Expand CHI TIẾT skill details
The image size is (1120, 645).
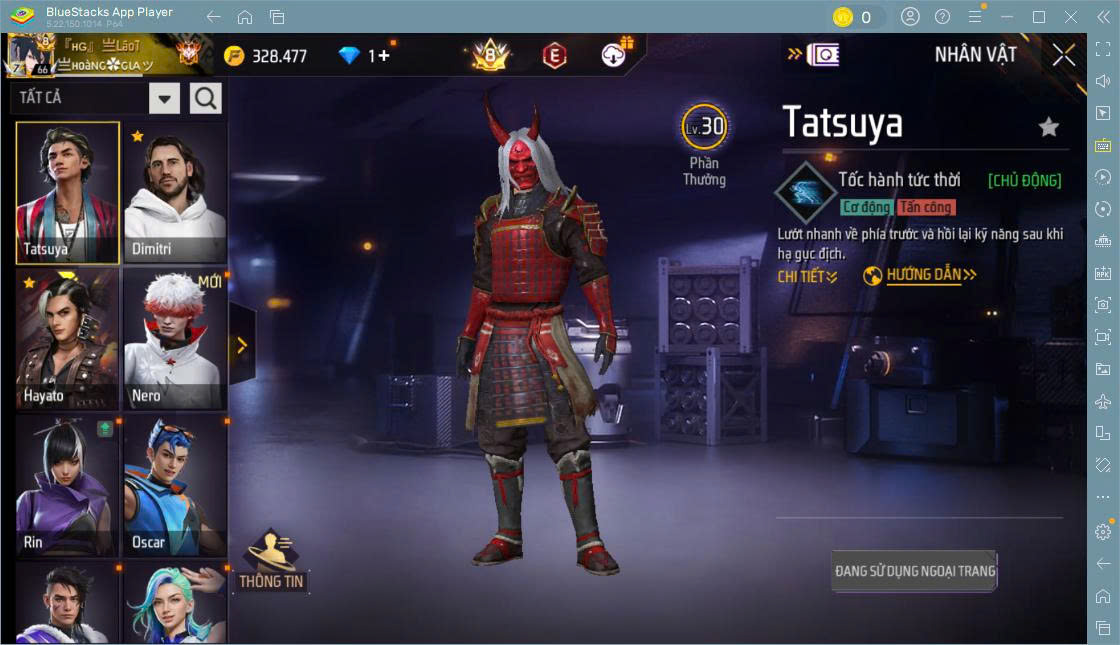tap(807, 276)
